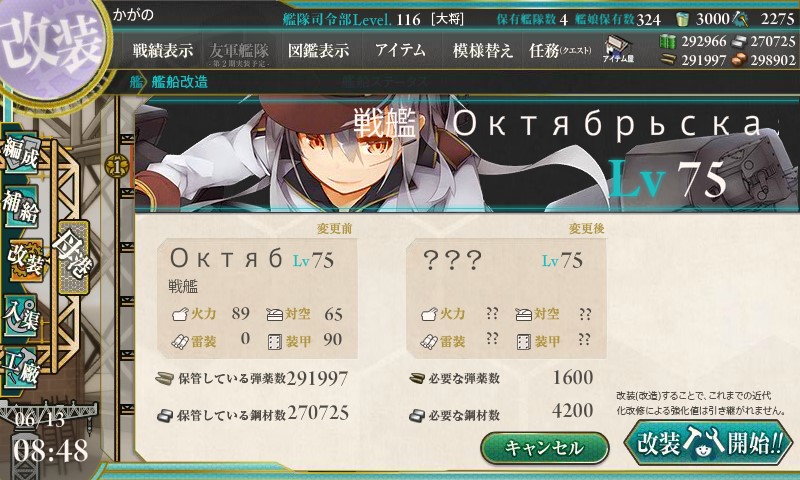The height and width of the screenshot is (480, 800).
Task: Open the 戦績表示 records menu
Action: tap(163, 50)
